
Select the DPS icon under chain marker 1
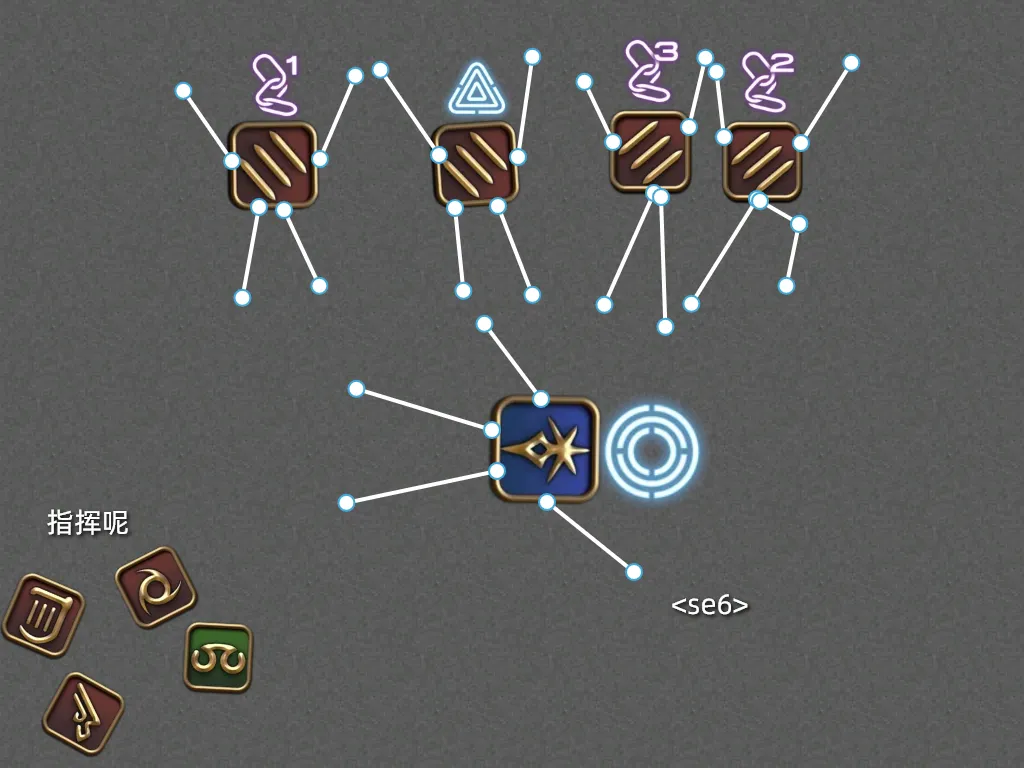(272, 164)
